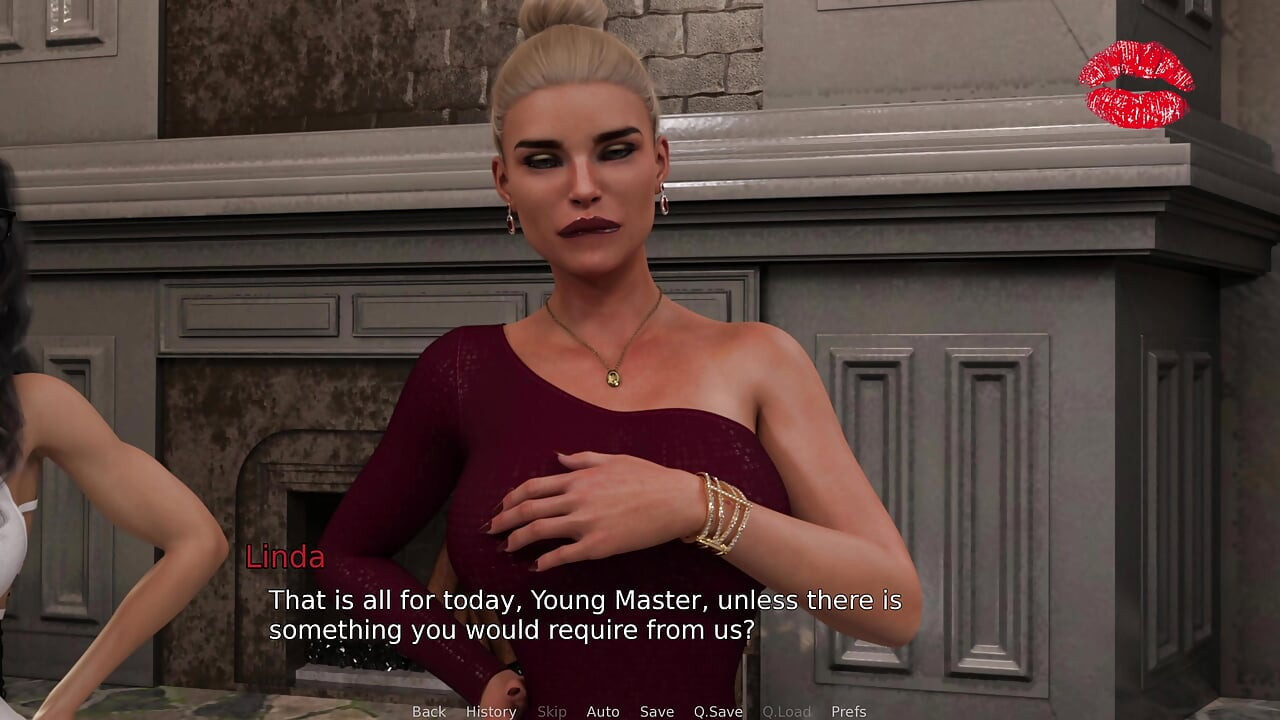Screen dimensions: 1280x720
Task: Click the dialogue text to advance the story
Action: pos(585,615)
